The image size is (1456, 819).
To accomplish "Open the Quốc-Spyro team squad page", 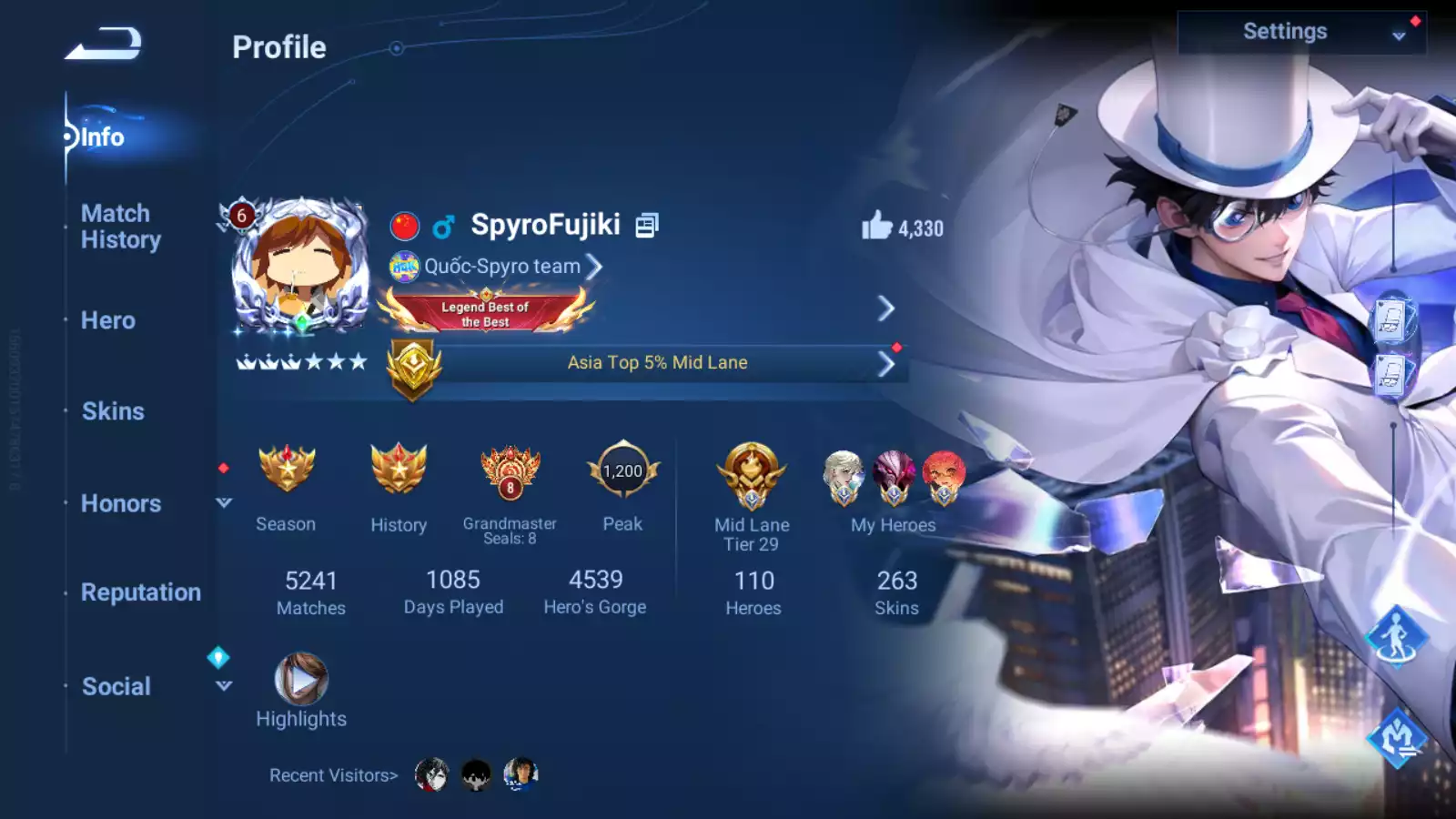I will 503,267.
